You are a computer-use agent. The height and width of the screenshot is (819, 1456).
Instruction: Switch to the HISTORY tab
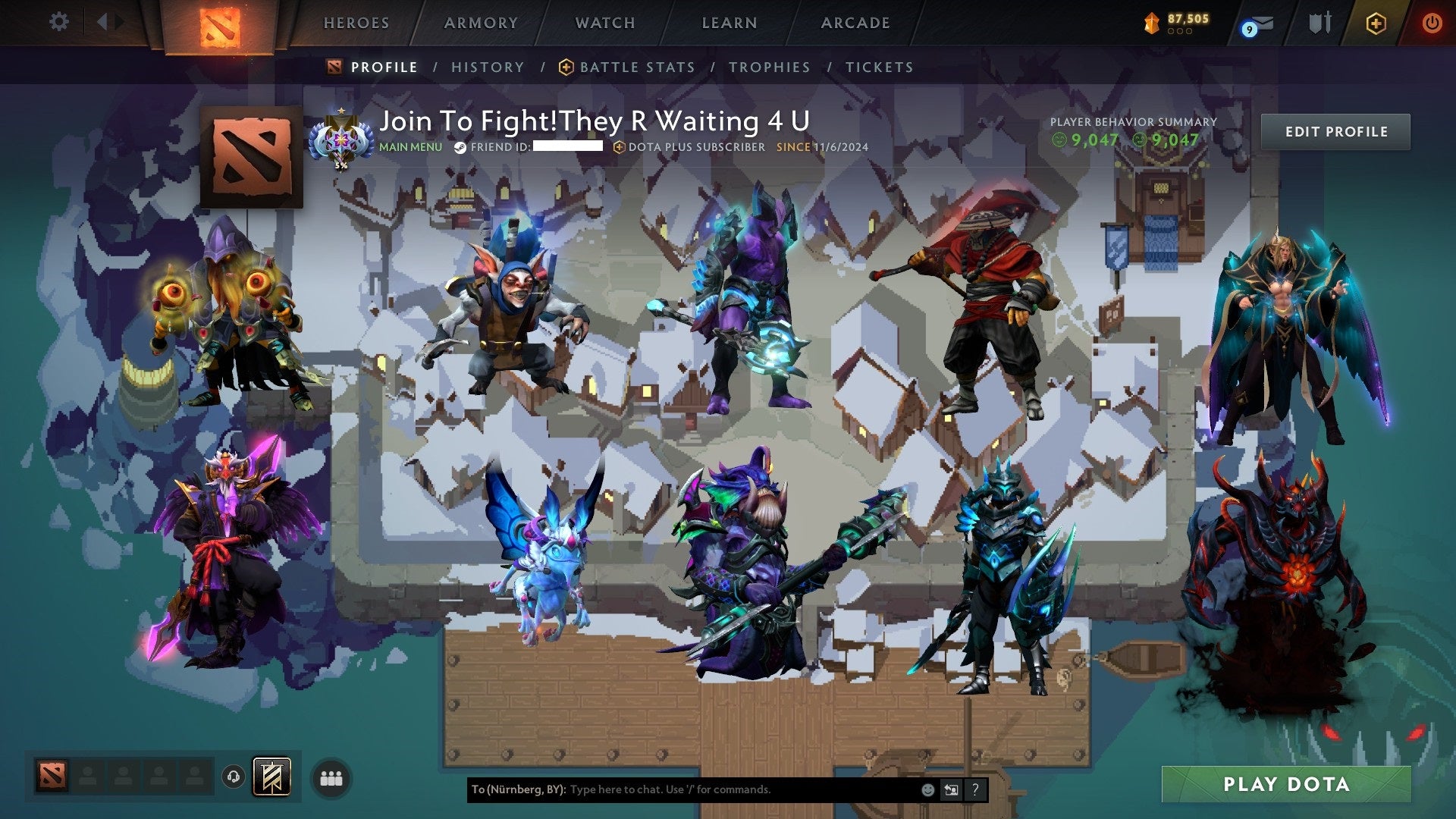point(487,67)
